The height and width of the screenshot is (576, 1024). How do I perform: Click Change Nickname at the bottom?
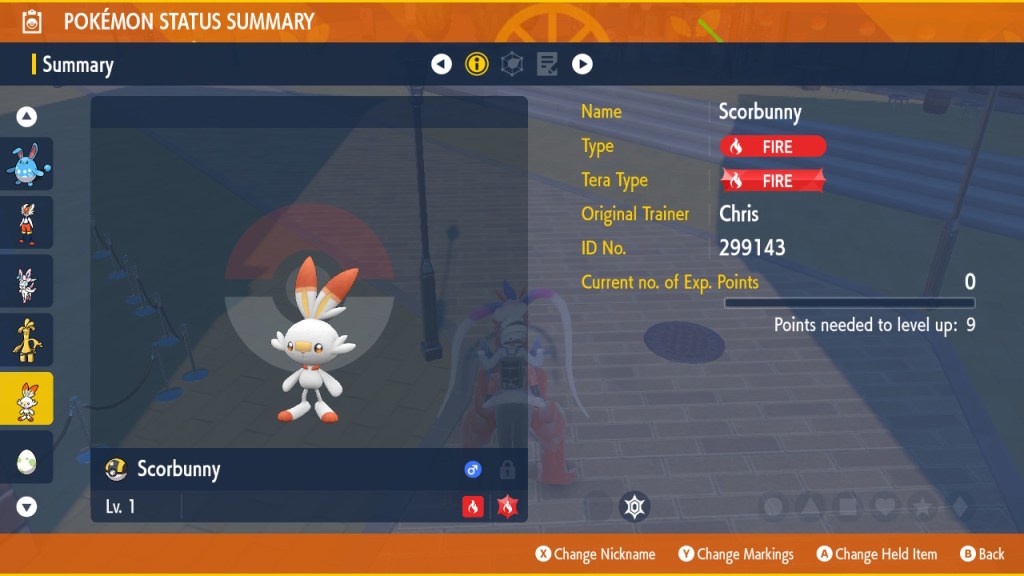[595, 554]
